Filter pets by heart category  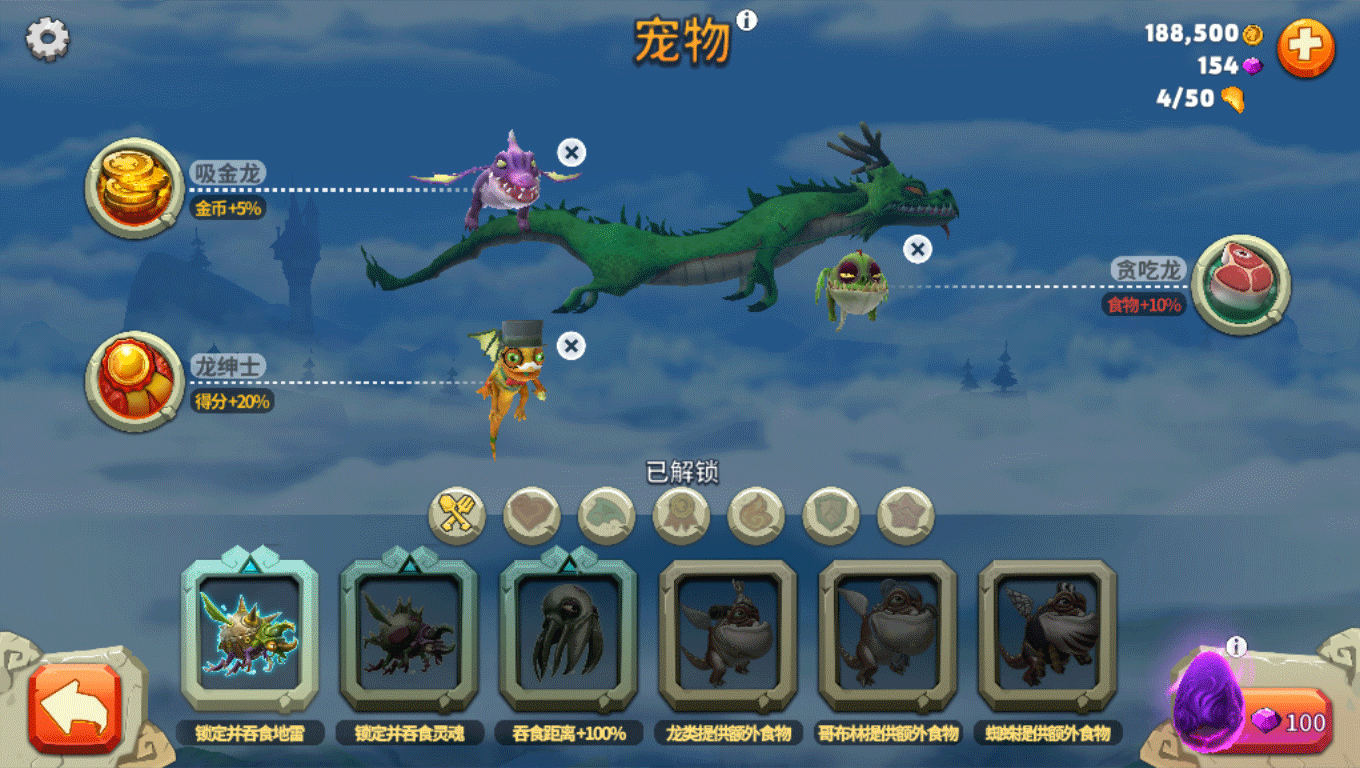point(532,516)
